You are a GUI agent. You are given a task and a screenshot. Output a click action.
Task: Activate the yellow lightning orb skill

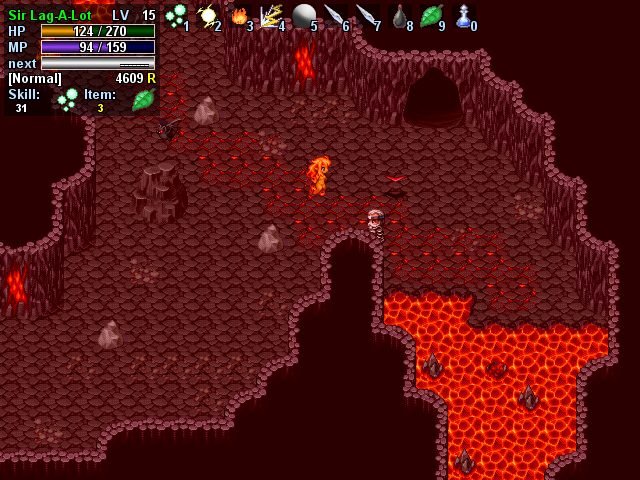point(208,15)
